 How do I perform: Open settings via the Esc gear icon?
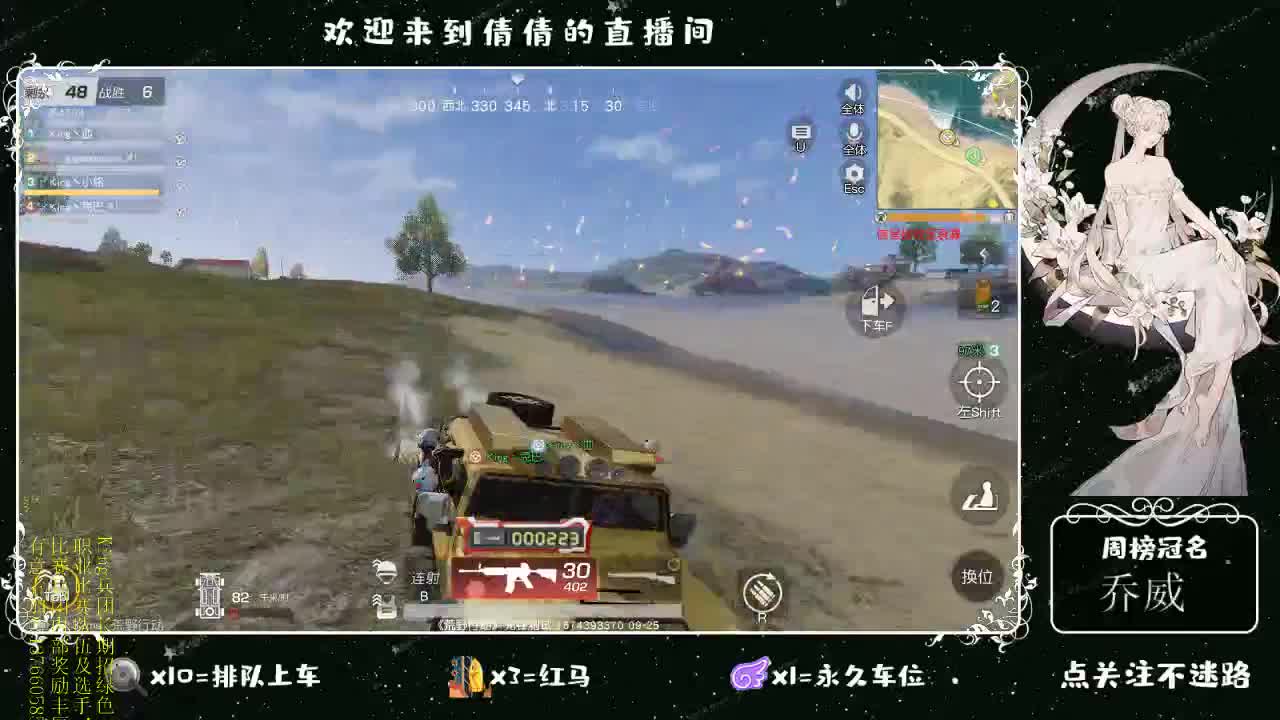[x=853, y=172]
